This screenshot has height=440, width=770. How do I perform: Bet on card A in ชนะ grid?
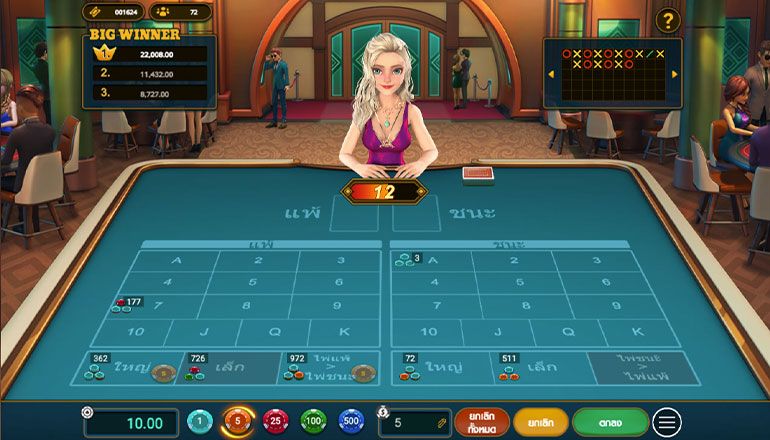tap(433, 260)
